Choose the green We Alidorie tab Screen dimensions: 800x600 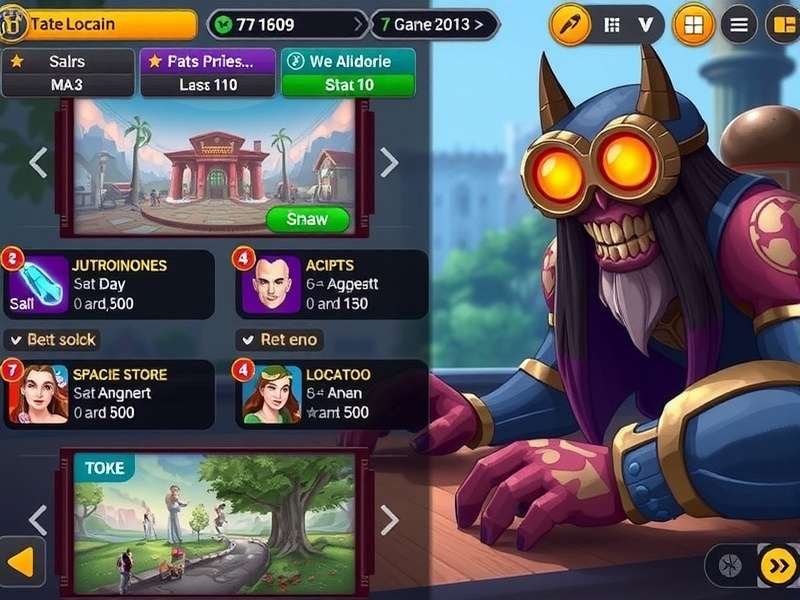coord(348,73)
